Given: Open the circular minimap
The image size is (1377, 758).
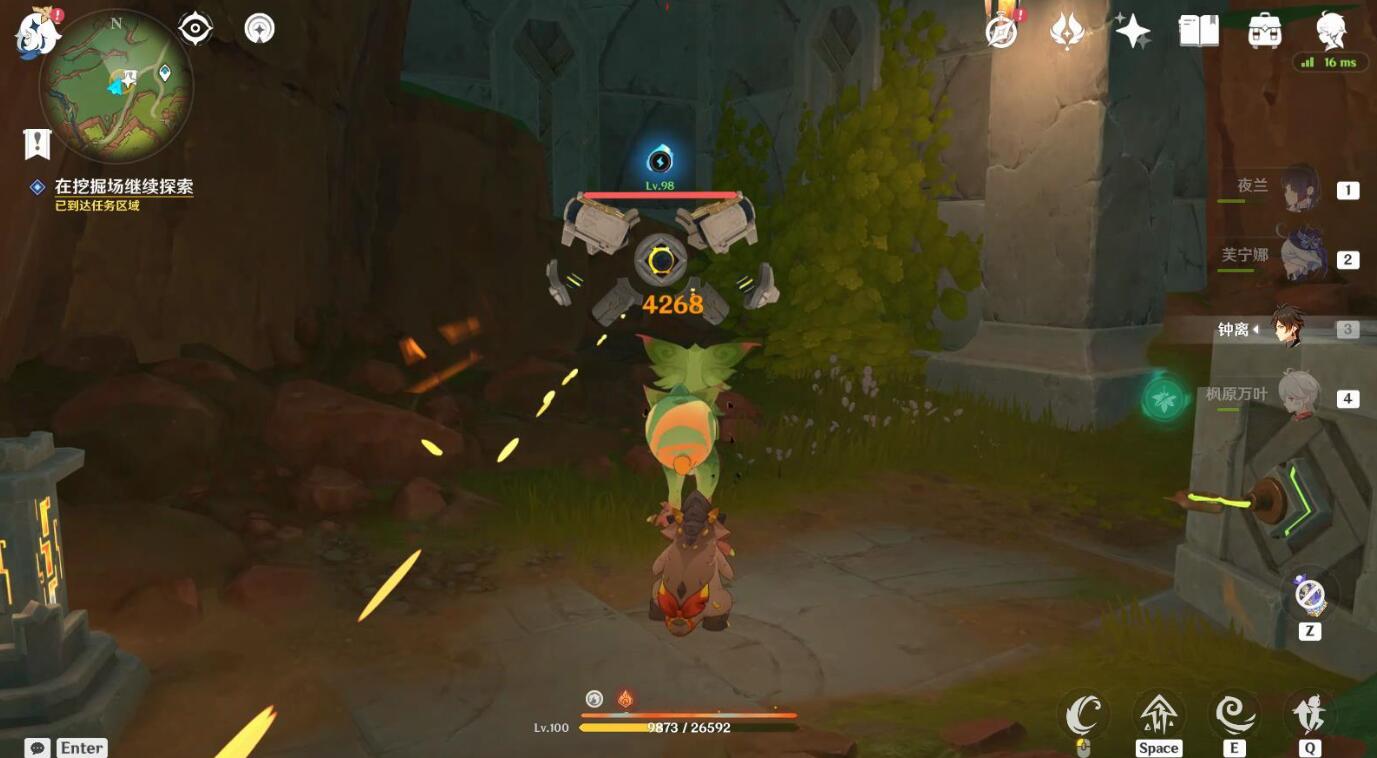Looking at the screenshot, I should click(116, 86).
